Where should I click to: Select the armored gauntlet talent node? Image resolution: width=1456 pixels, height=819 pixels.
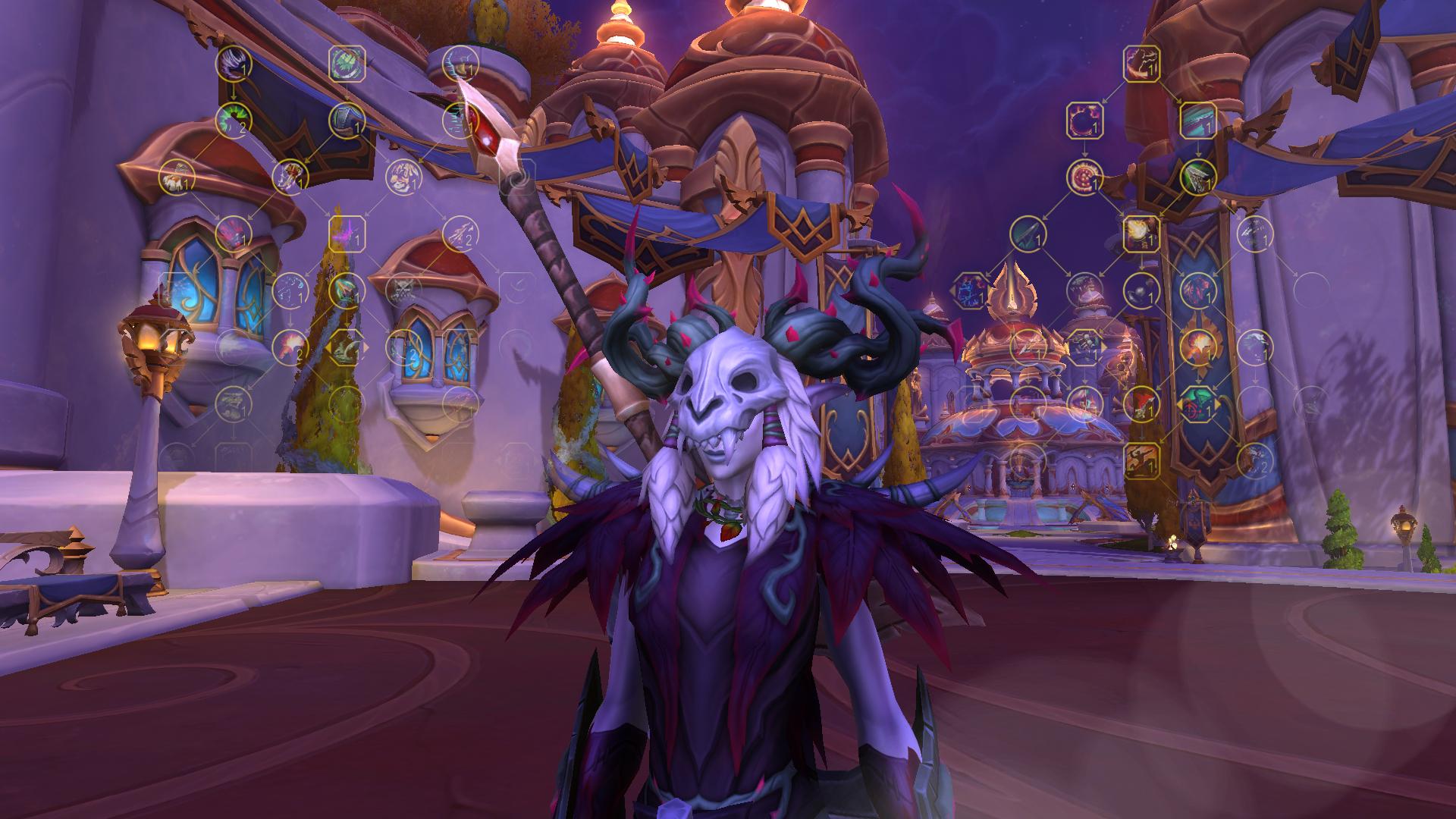click(x=347, y=120)
